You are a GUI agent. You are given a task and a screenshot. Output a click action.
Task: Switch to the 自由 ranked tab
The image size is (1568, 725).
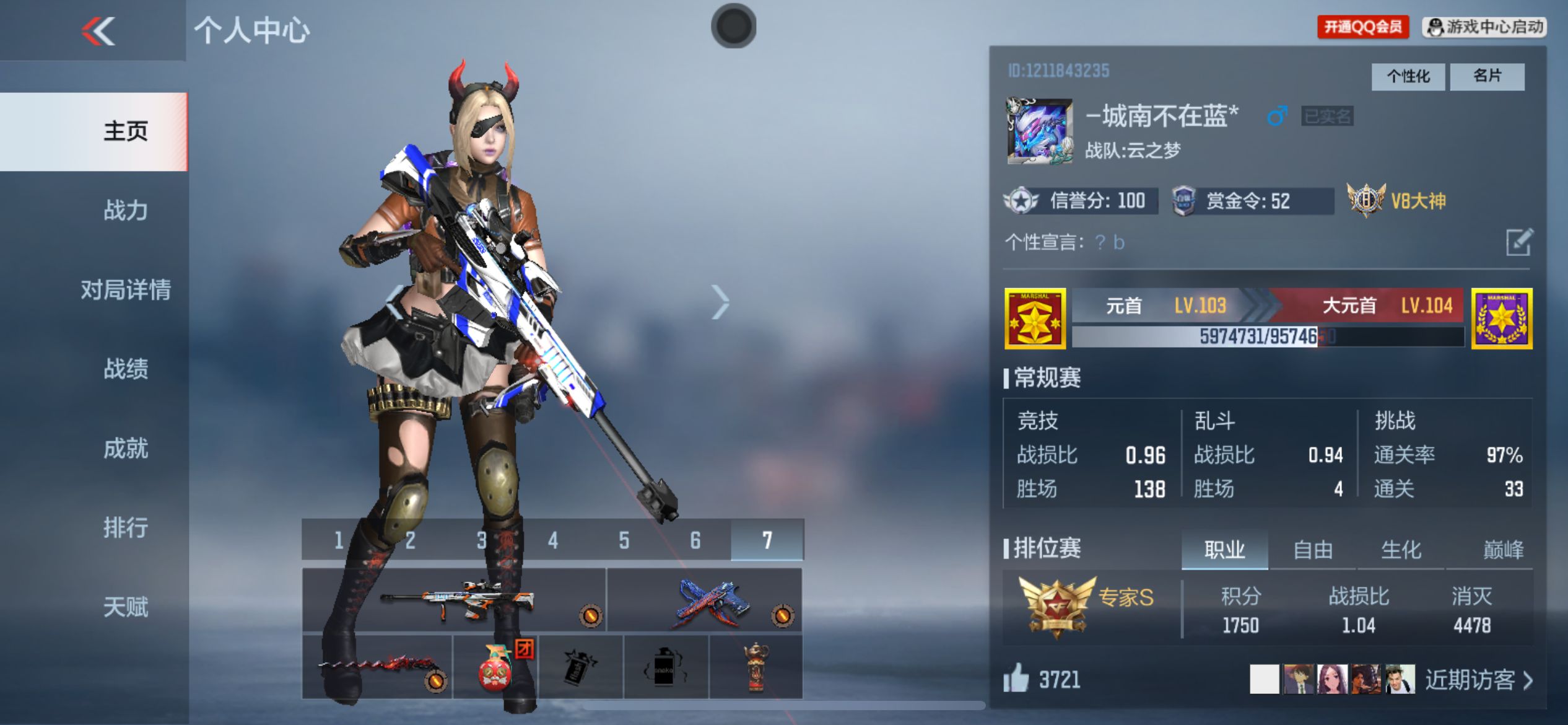[1312, 550]
